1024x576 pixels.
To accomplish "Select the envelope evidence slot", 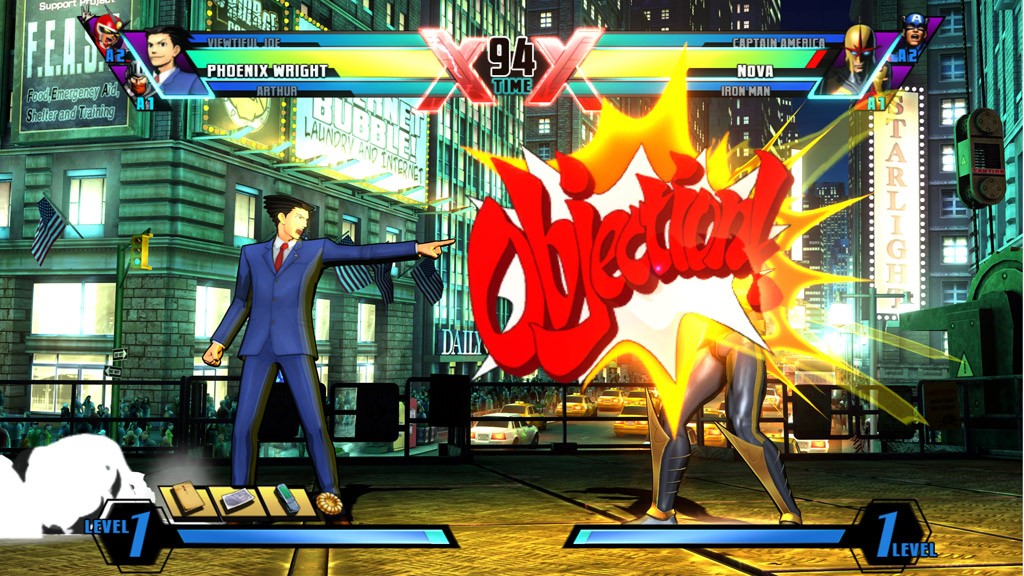I will click(188, 498).
